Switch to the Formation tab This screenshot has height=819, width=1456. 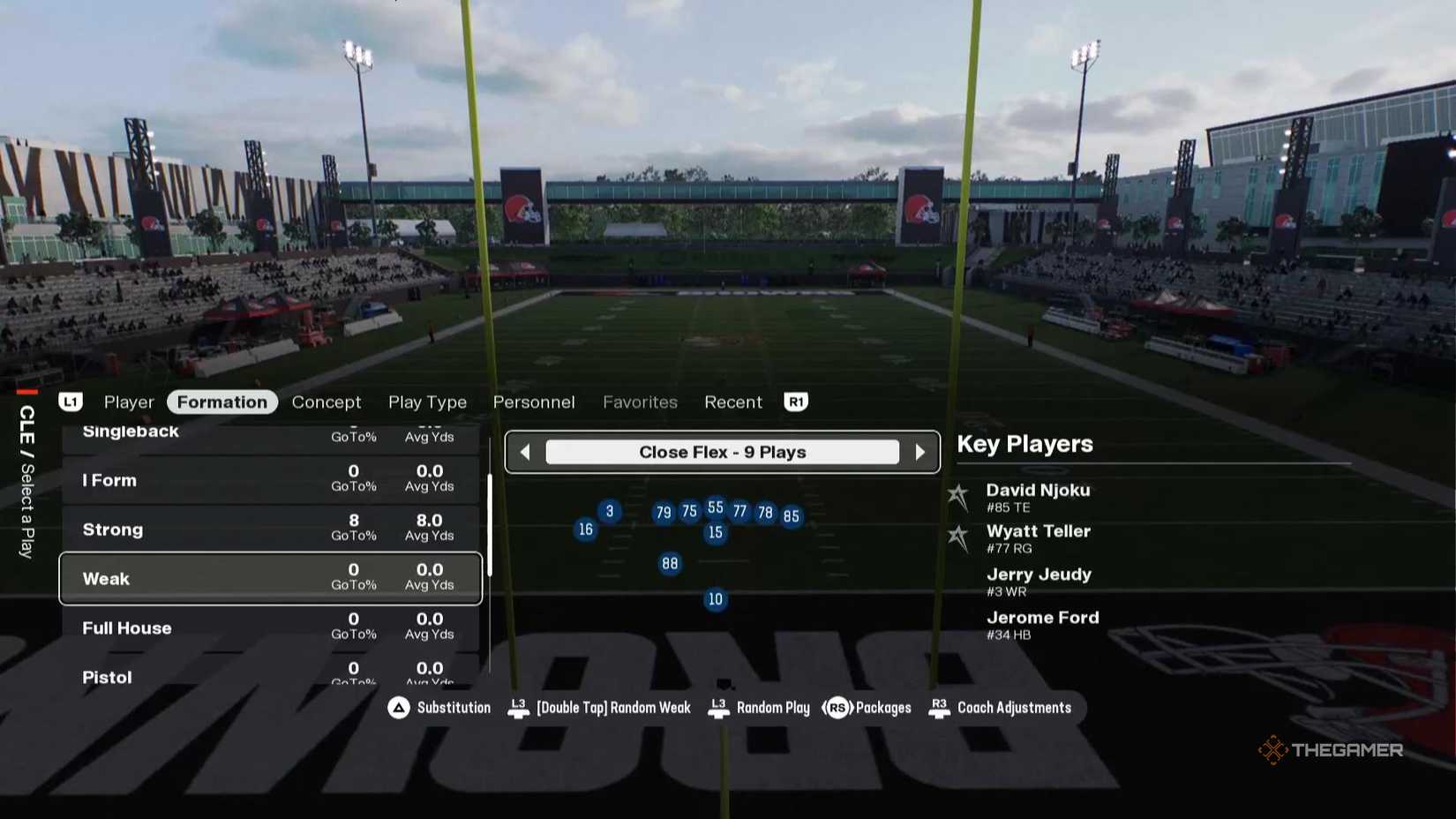[221, 402]
